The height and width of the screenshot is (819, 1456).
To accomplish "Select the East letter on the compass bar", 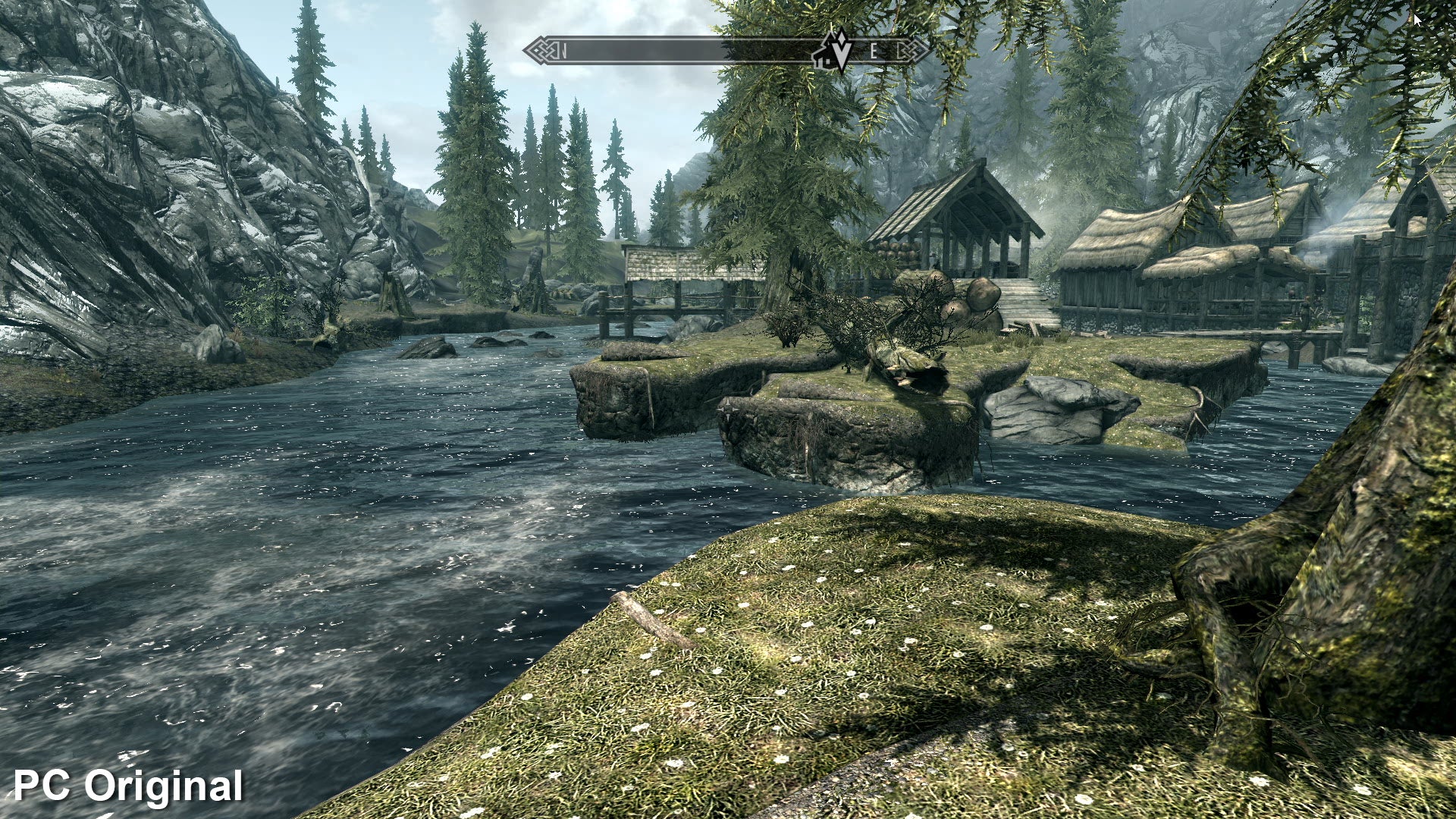I will click(x=874, y=52).
